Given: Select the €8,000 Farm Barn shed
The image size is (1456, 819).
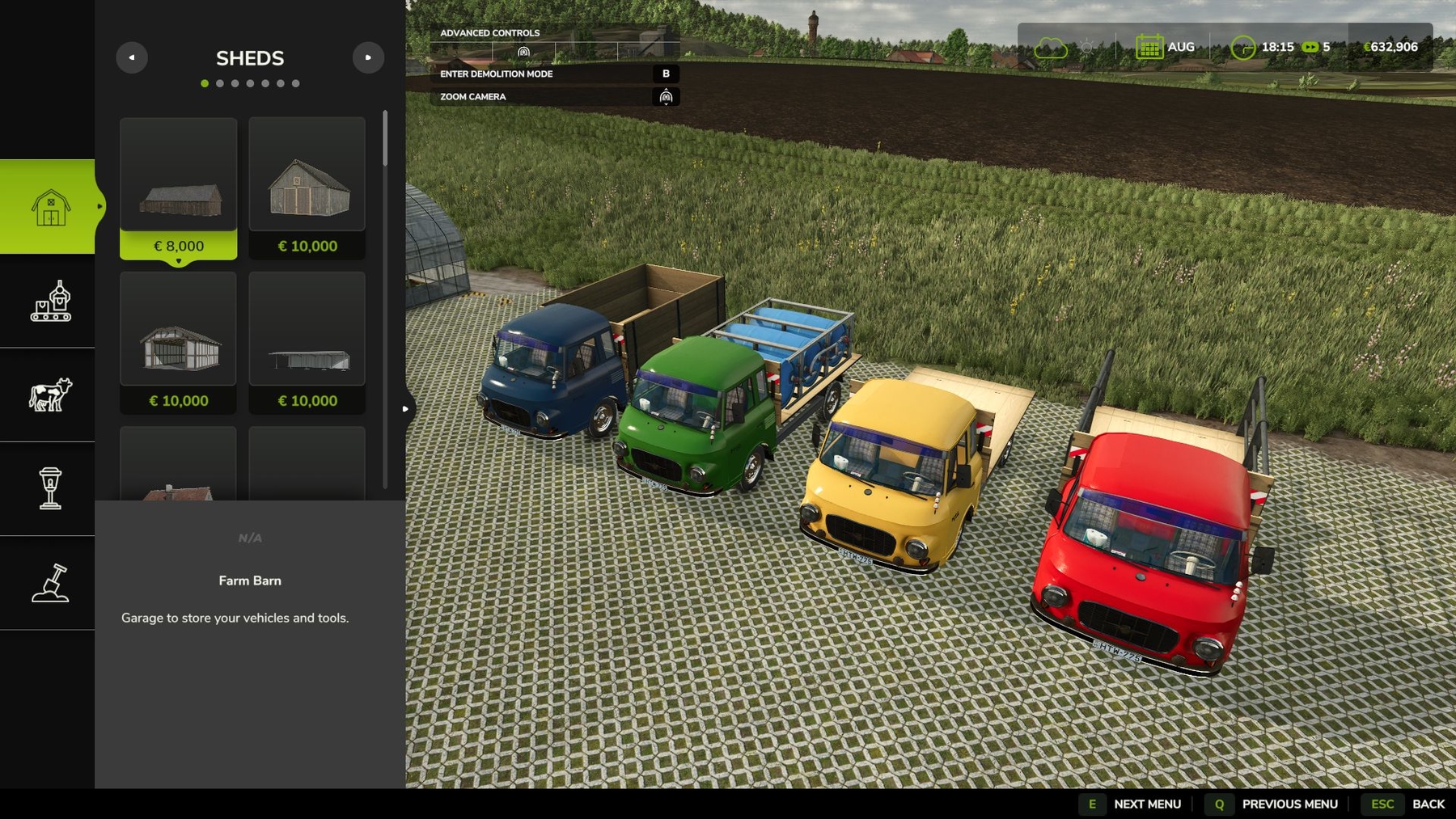Looking at the screenshot, I should click(x=179, y=188).
